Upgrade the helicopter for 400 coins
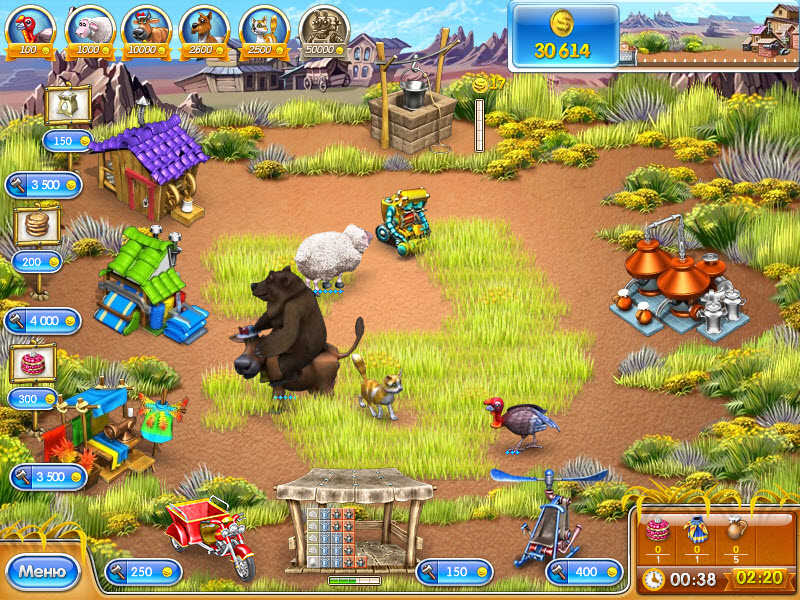800x600 pixels. point(584,571)
